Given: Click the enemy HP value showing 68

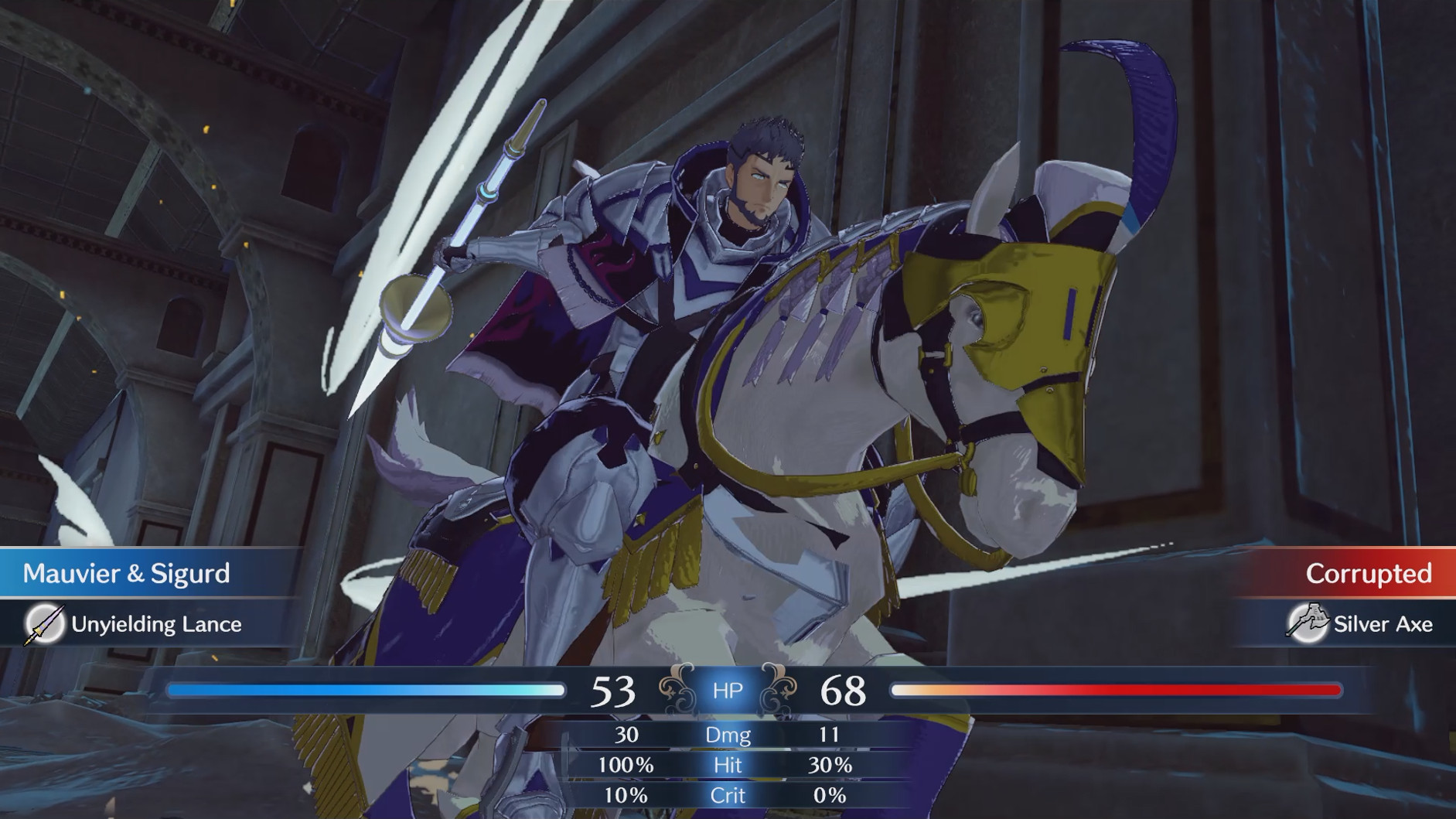Looking at the screenshot, I should click(x=847, y=688).
